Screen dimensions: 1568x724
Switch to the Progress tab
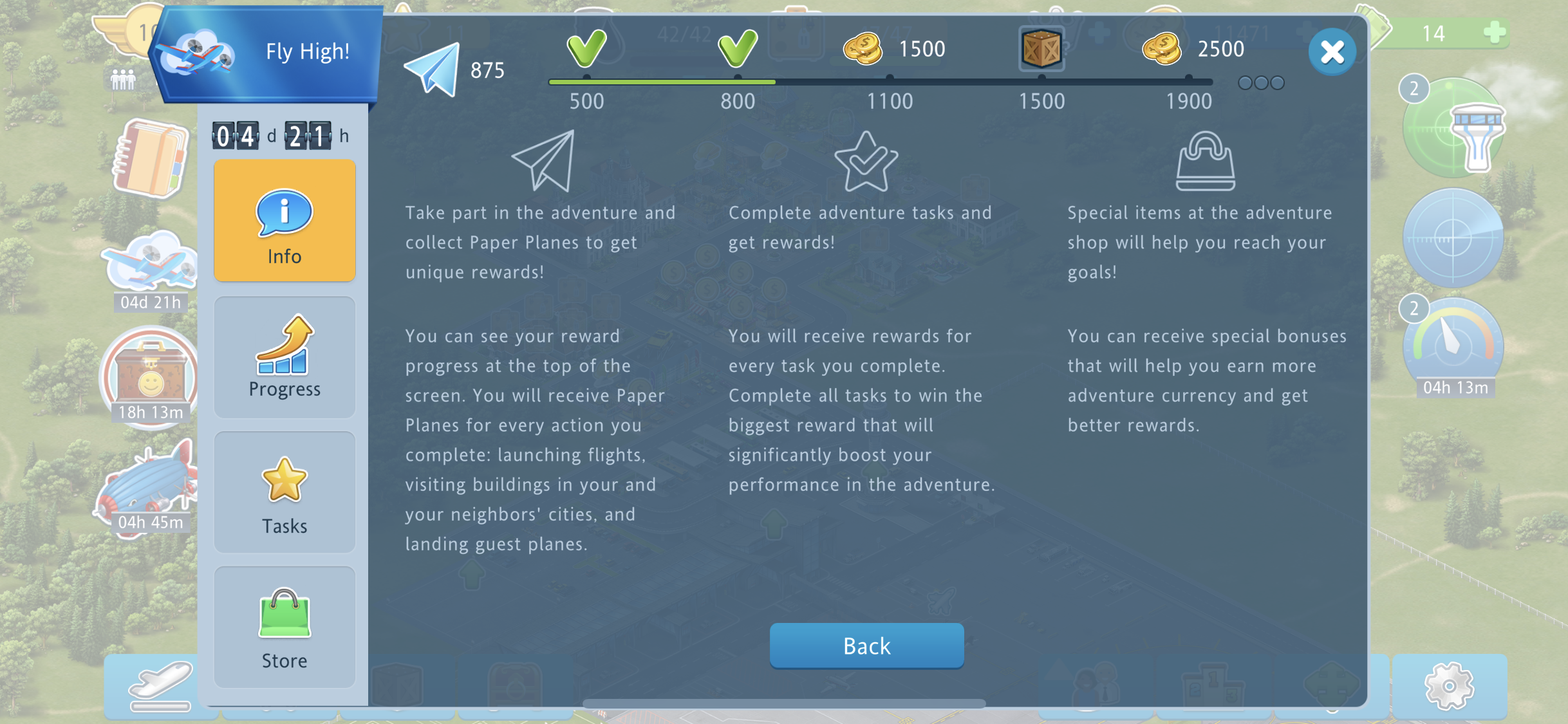pos(285,357)
